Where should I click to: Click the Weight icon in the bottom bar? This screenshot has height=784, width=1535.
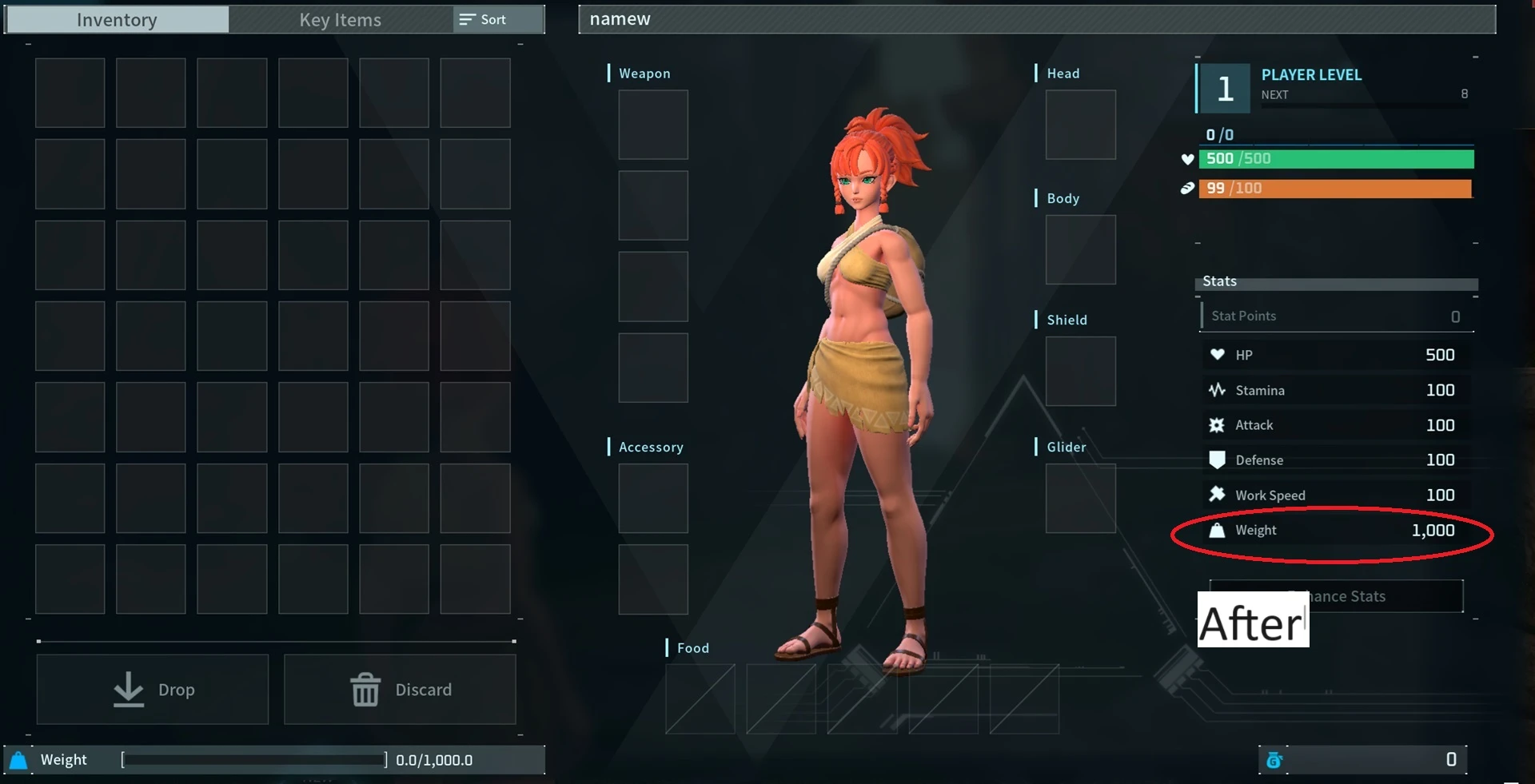[18, 760]
